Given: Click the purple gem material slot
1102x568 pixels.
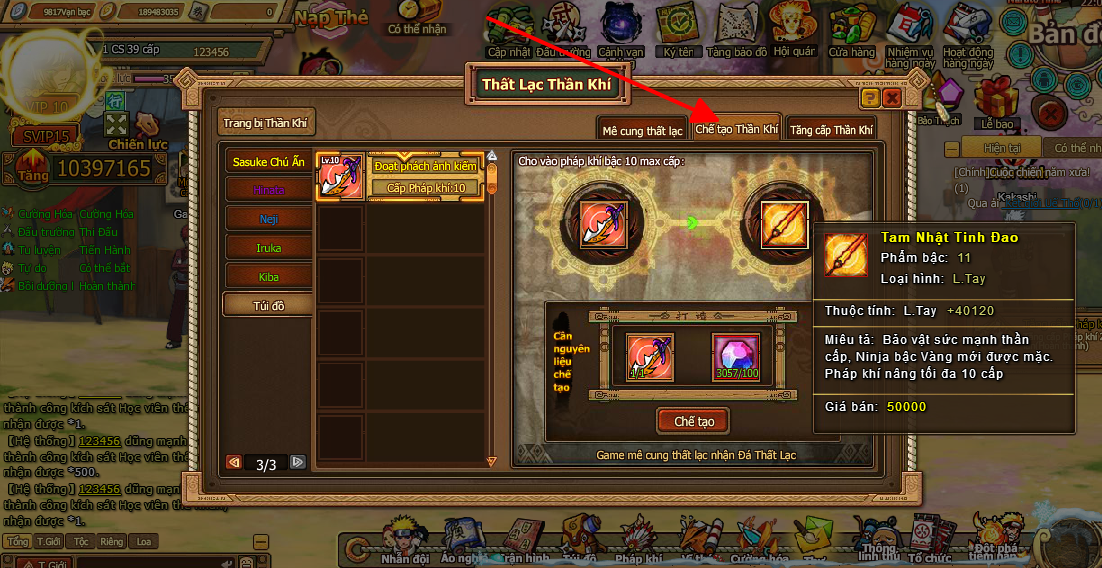Looking at the screenshot, I should (735, 357).
